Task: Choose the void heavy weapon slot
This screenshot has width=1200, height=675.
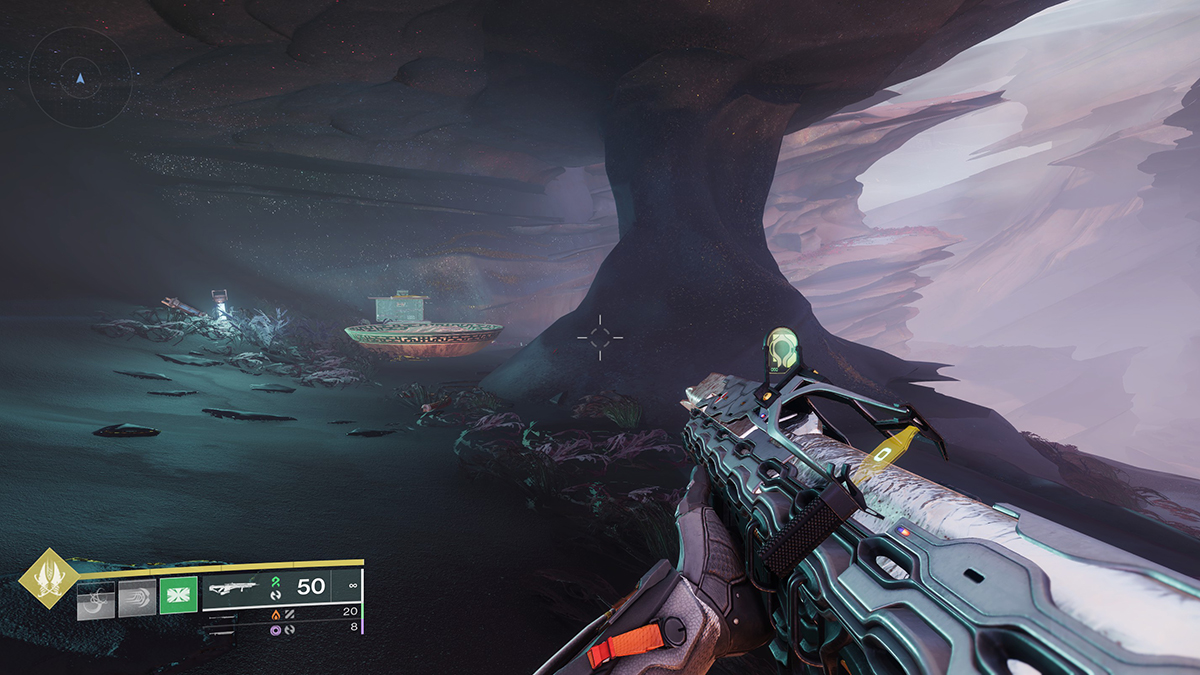Action: click(x=276, y=630)
